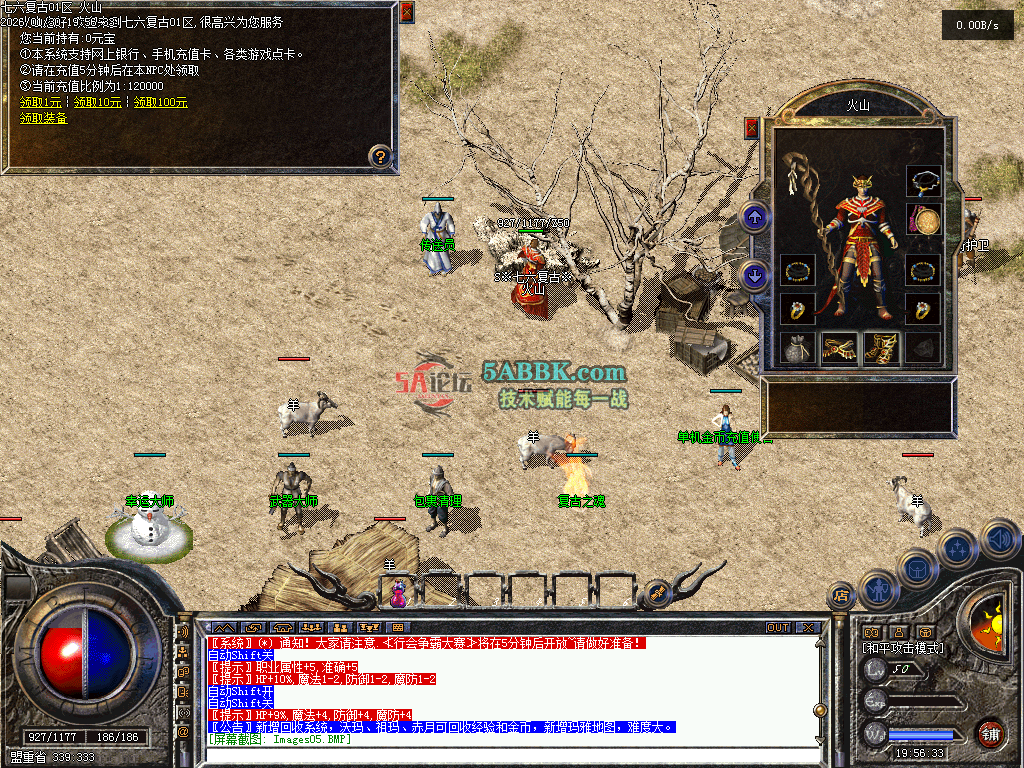Select the grey pouch slot
Viewport: 1024px width, 768px height.
click(x=798, y=348)
